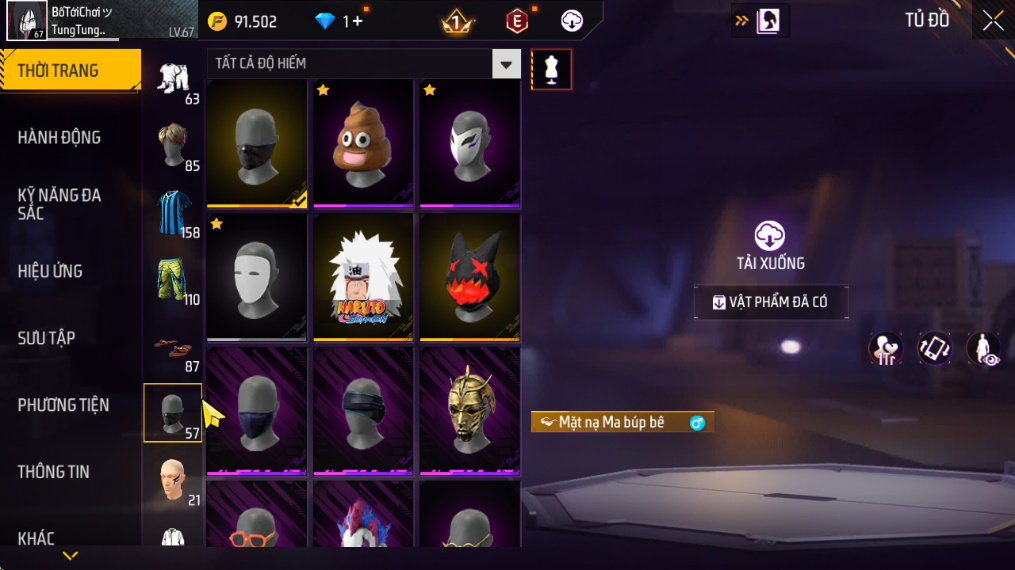The image size is (1015, 570).
Task: Go to the HIỆU ỨNG section
Action: (x=50, y=271)
